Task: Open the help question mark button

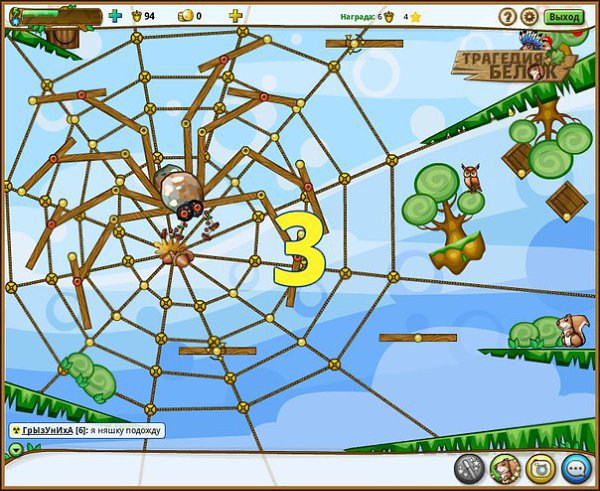Action: click(x=506, y=17)
